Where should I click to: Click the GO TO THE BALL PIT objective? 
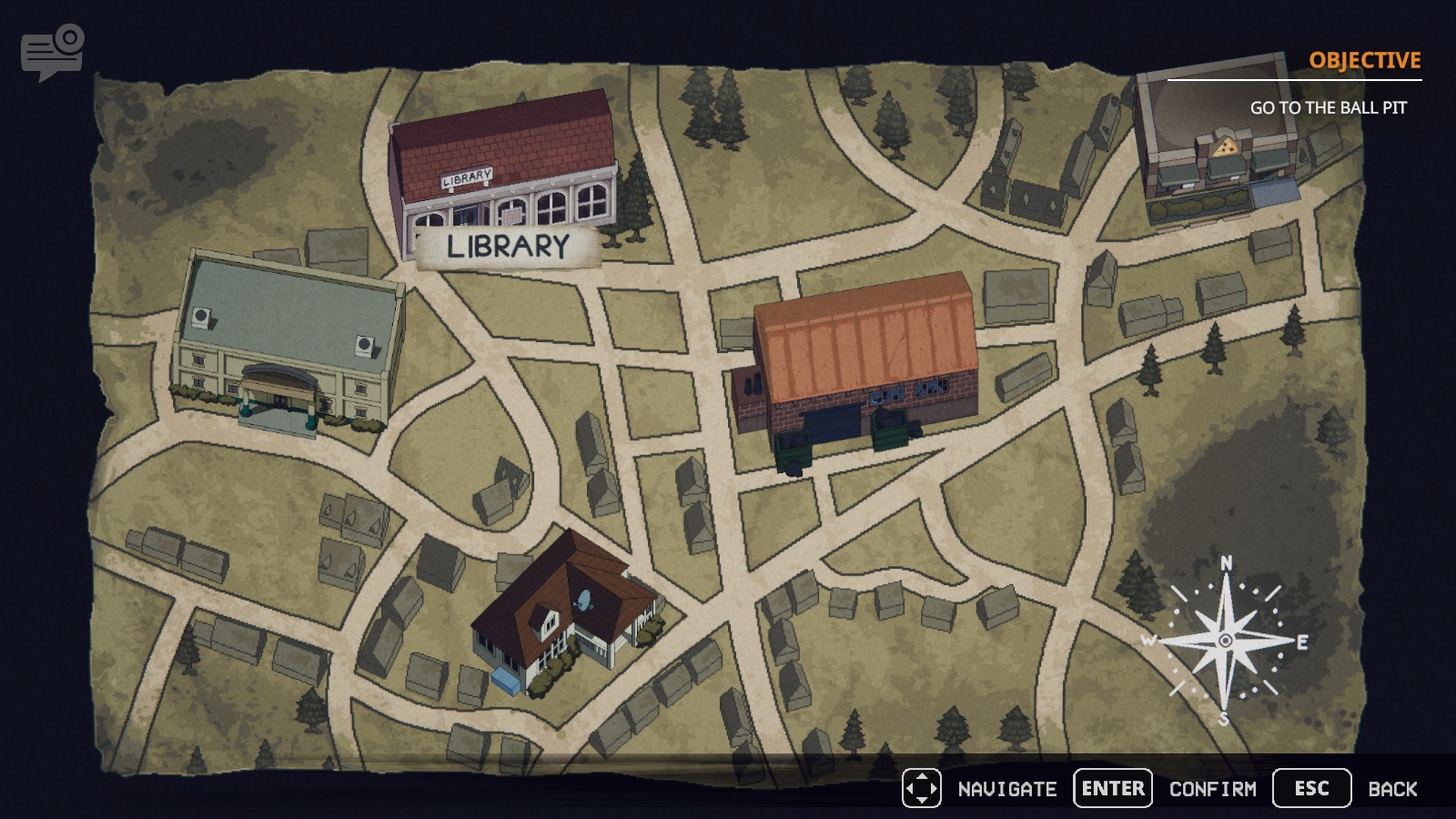pos(1329,106)
